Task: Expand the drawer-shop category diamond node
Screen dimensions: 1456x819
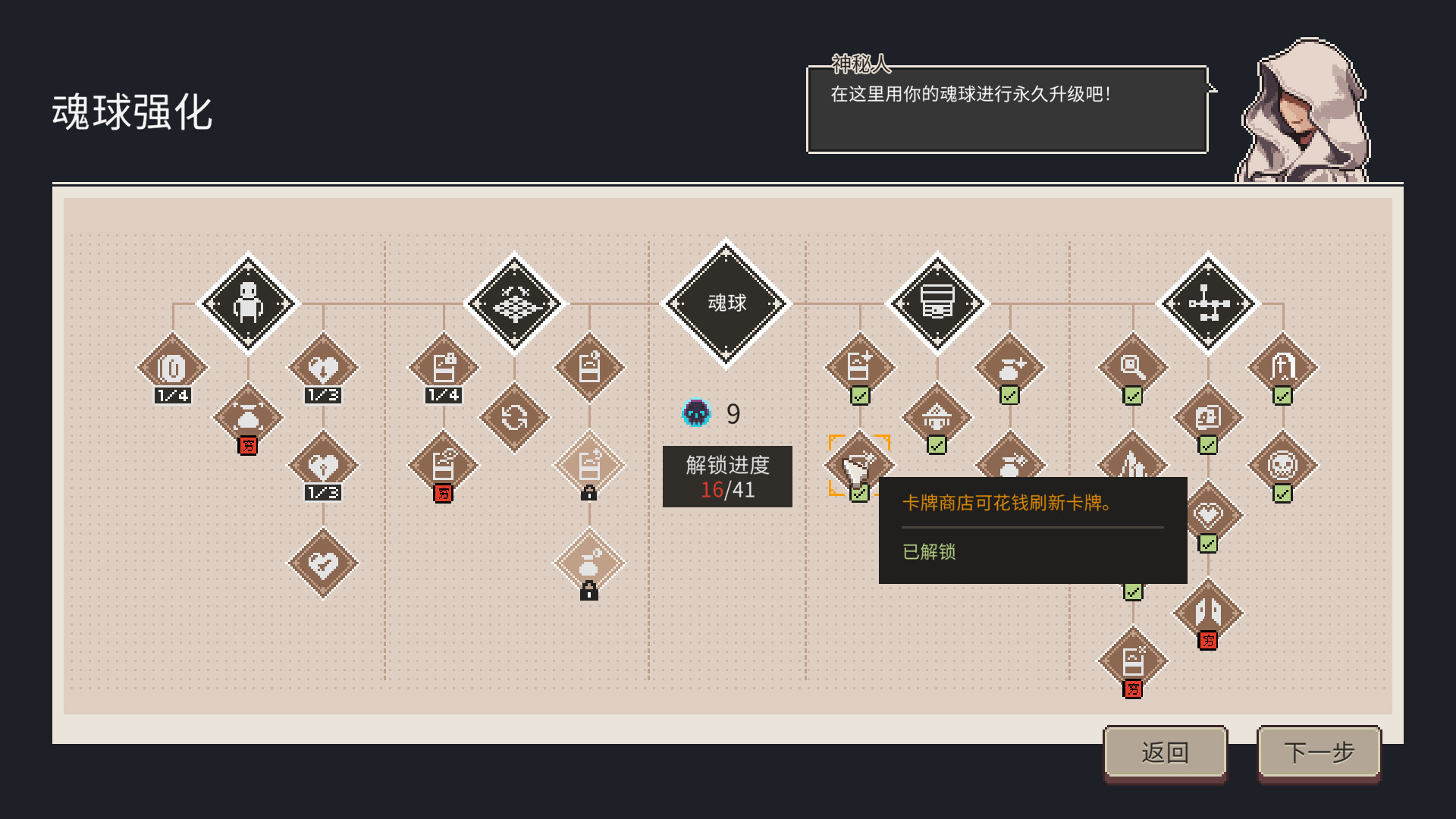Action: pos(938,303)
